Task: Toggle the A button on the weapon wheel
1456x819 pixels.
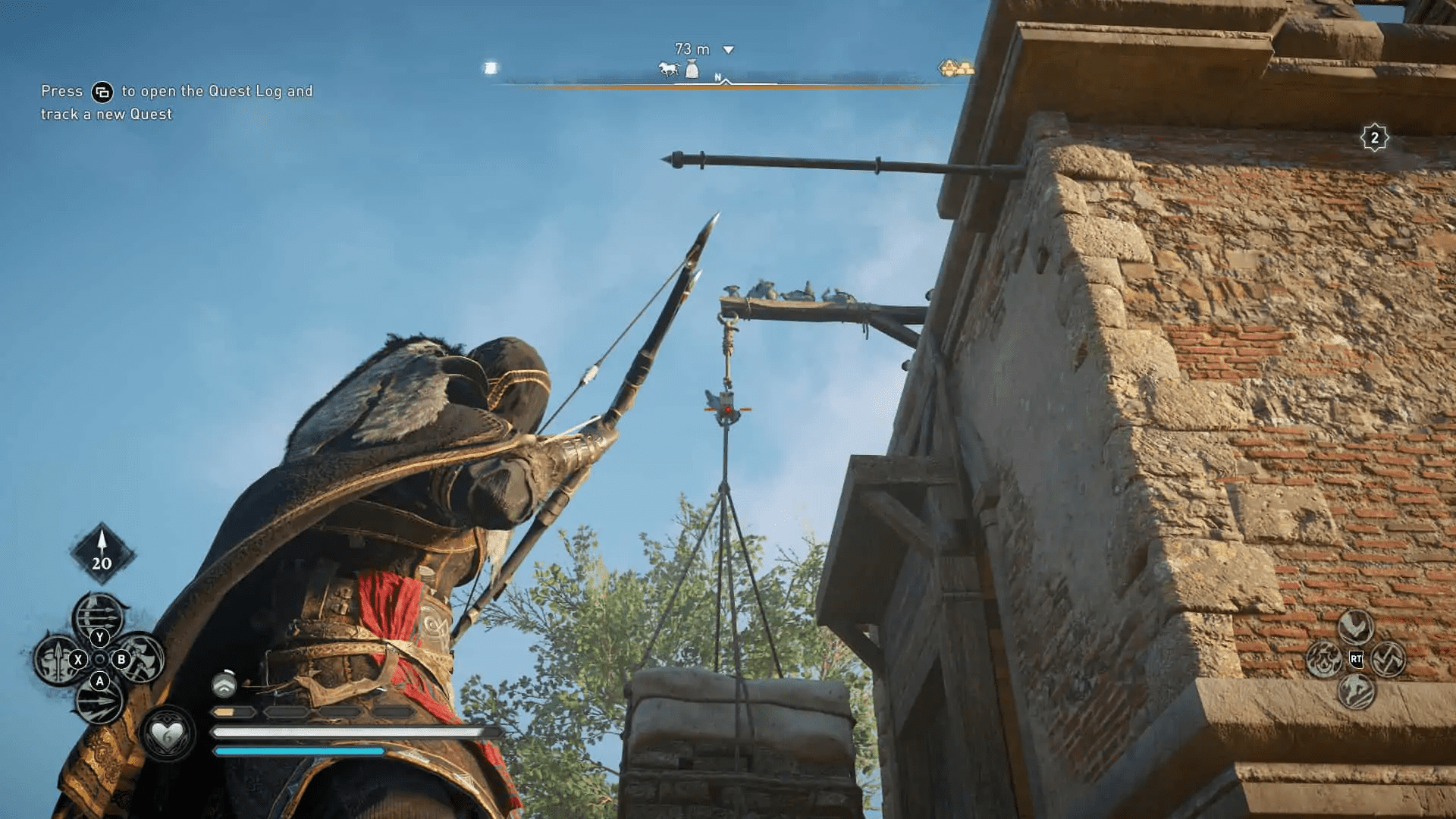Action: [99, 680]
